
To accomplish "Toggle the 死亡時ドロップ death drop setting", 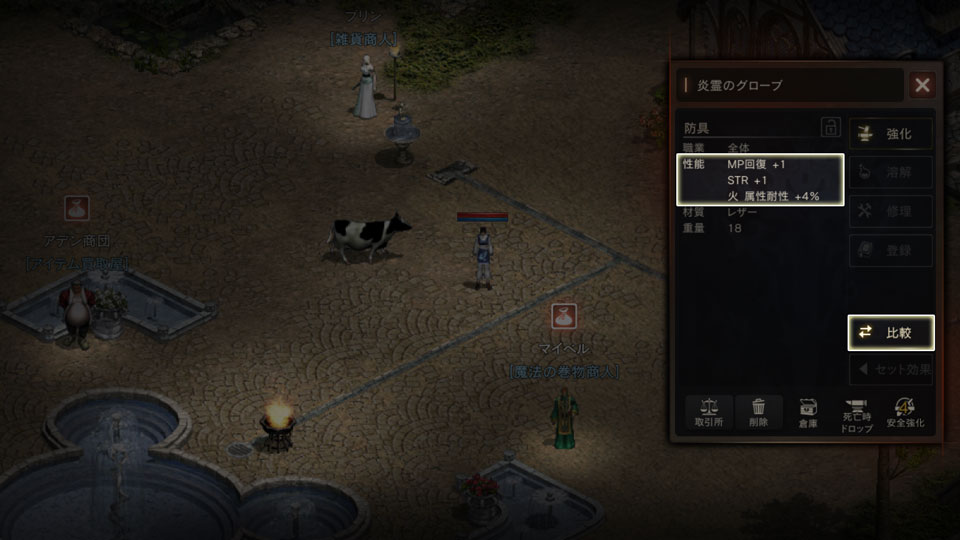I will 857,413.
